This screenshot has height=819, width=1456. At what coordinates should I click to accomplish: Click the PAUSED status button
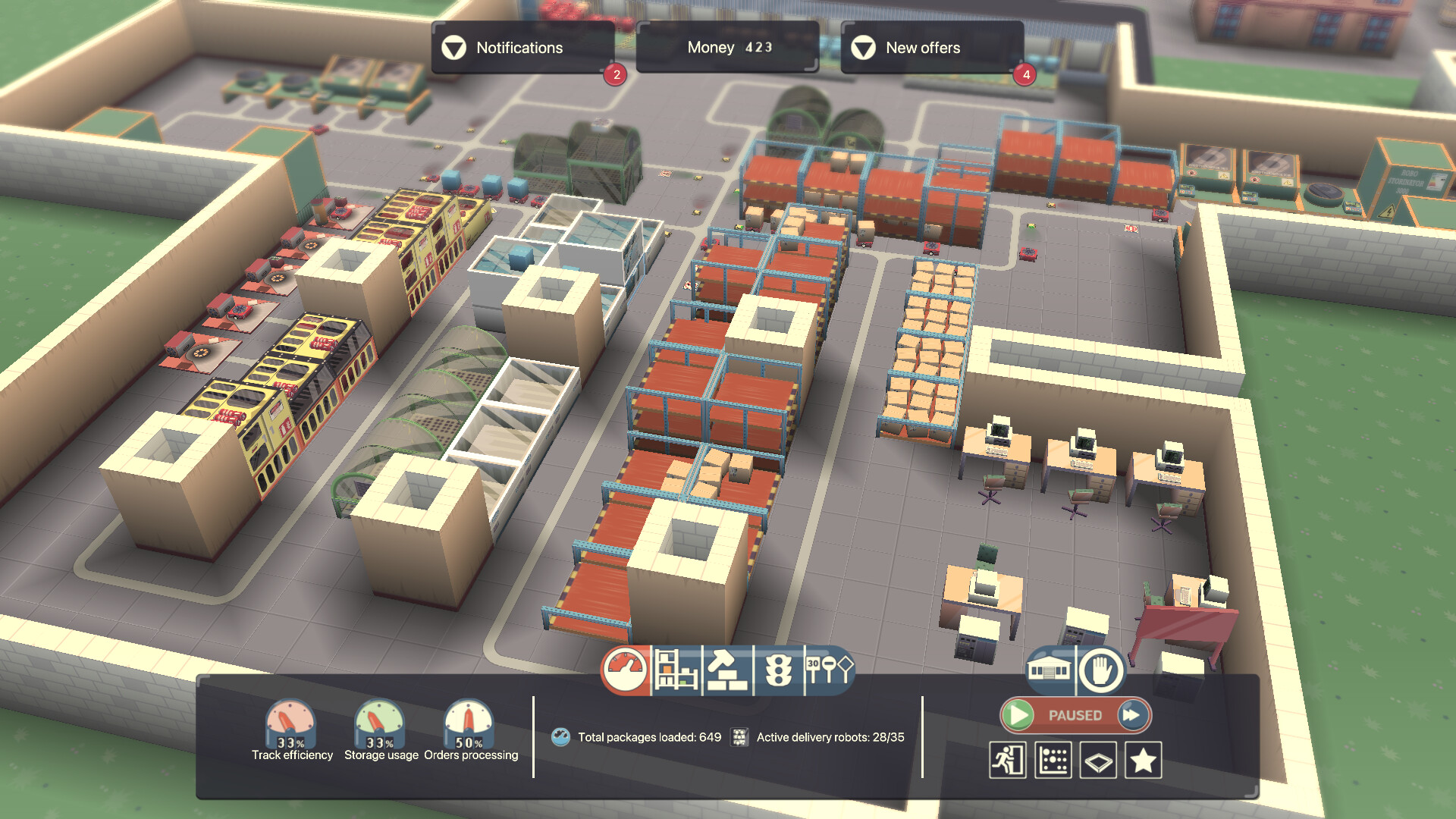[x=1075, y=714]
